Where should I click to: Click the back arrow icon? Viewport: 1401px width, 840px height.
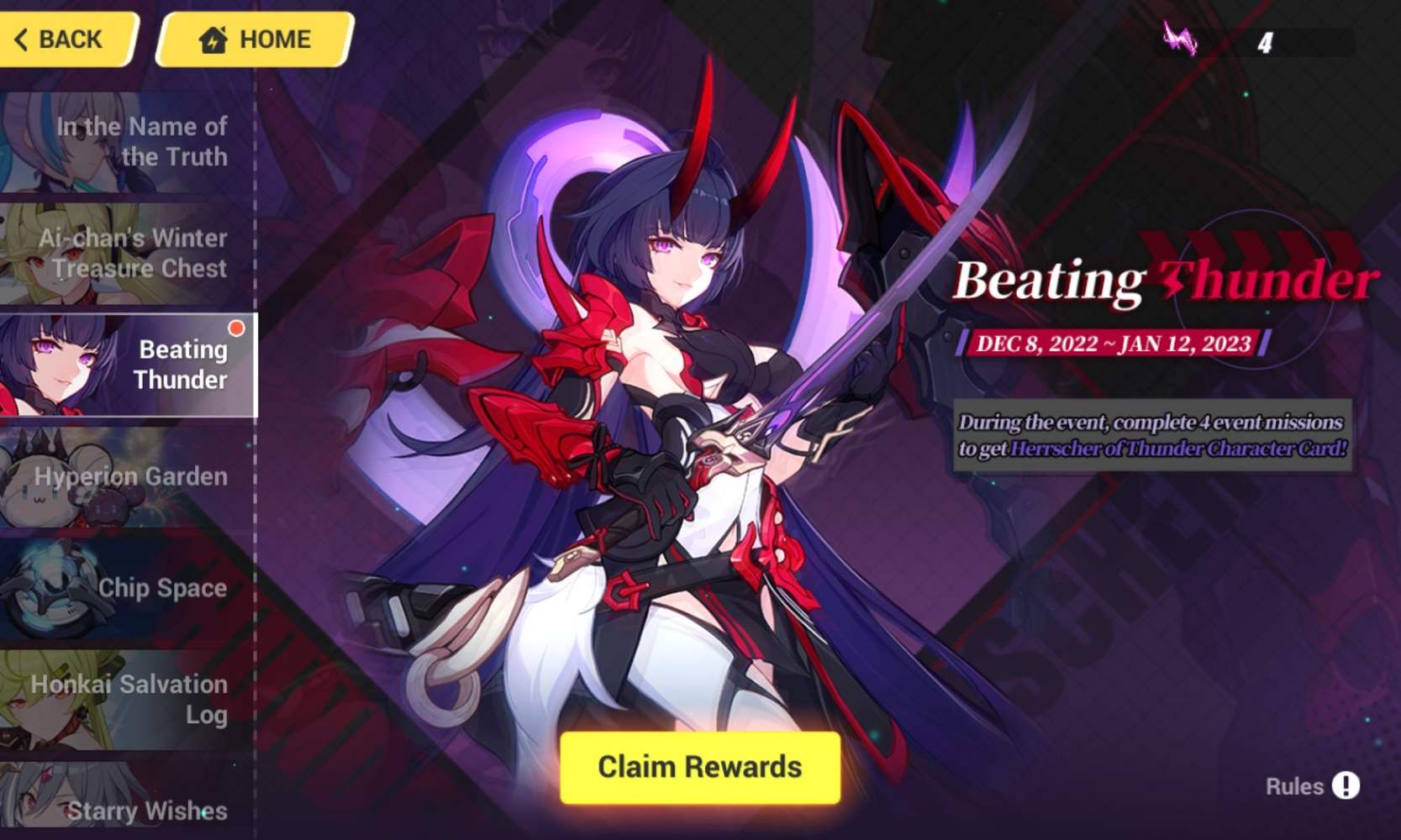click(22, 39)
